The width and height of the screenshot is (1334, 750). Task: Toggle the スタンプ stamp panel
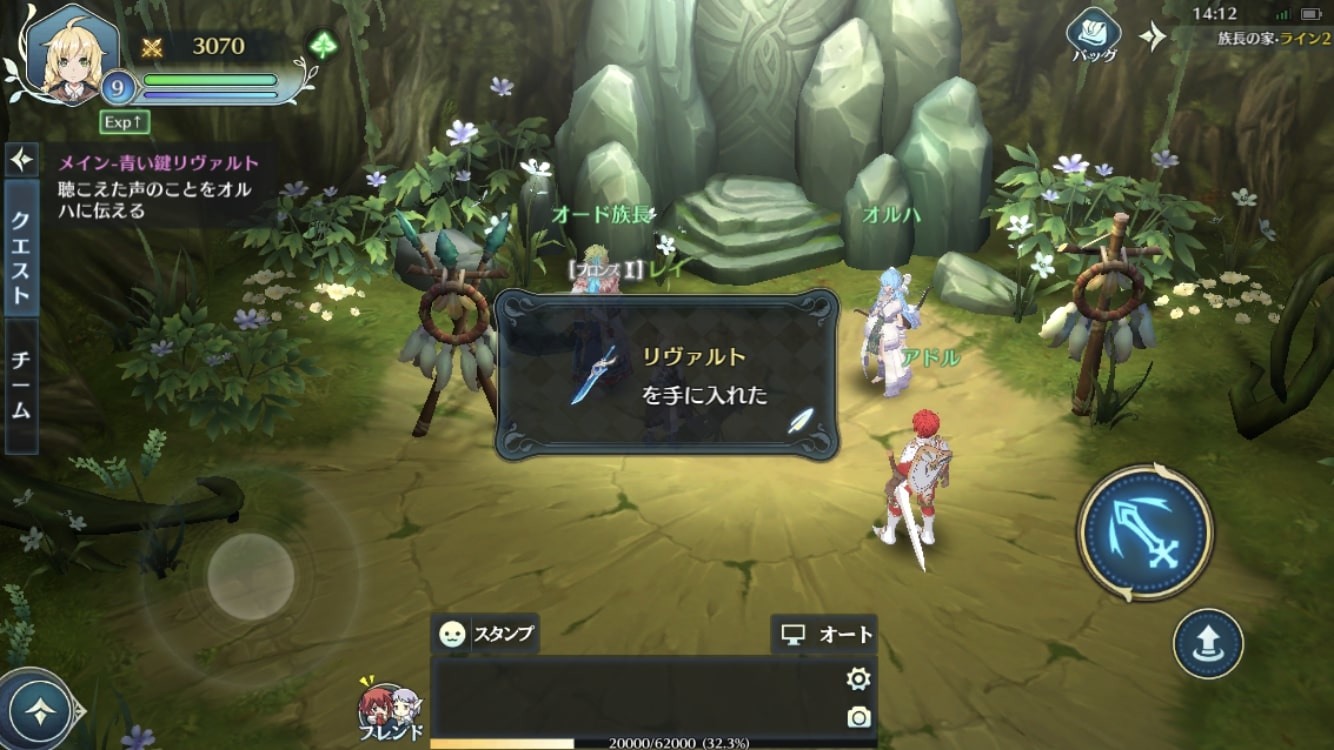(505, 633)
